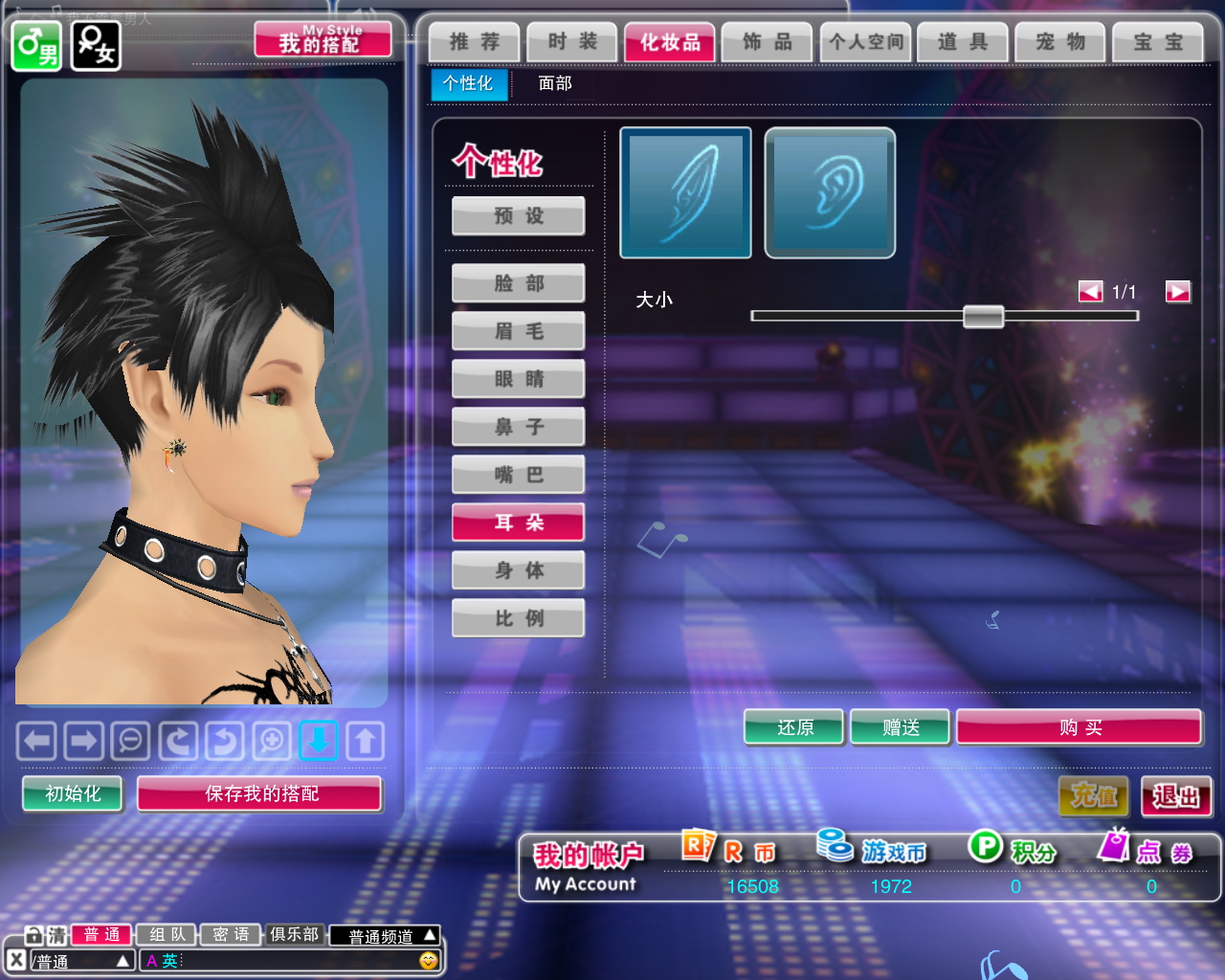Open the 普通频道 channel dropdown
Screen dimensions: 1225x980
click(385, 936)
